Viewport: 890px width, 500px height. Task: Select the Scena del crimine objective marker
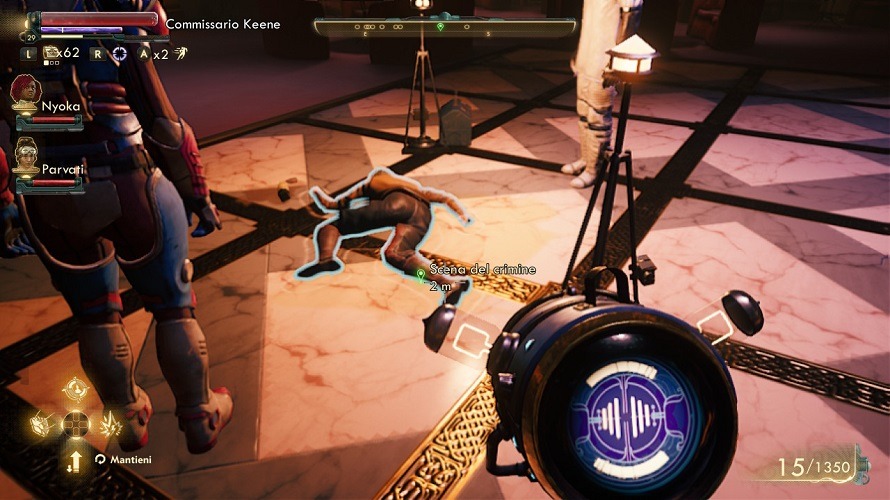(421, 272)
